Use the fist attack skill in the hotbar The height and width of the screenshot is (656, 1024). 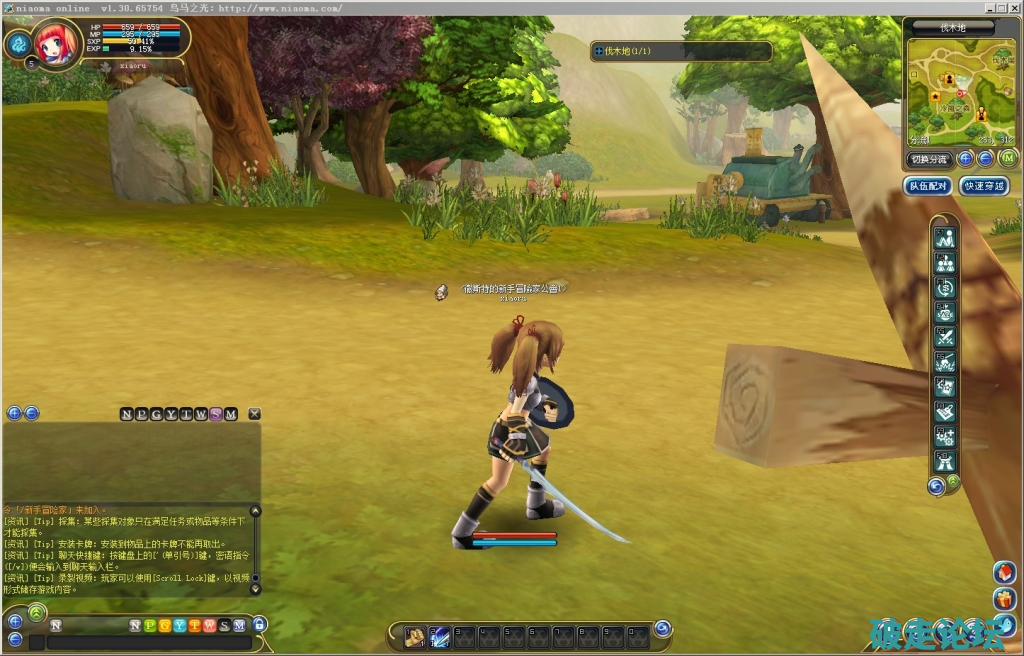point(414,635)
